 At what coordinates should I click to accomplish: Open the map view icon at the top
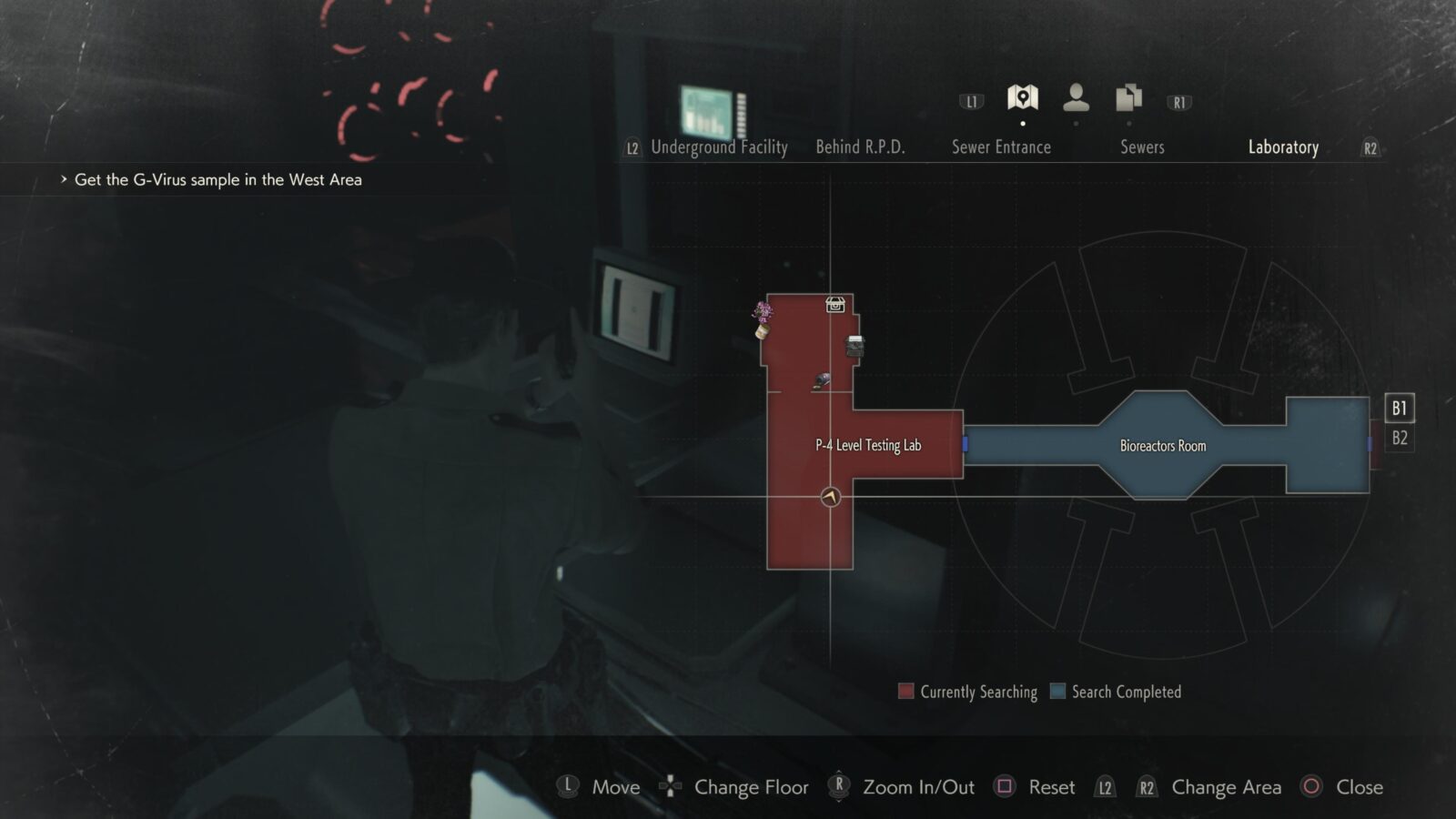[x=1023, y=96]
